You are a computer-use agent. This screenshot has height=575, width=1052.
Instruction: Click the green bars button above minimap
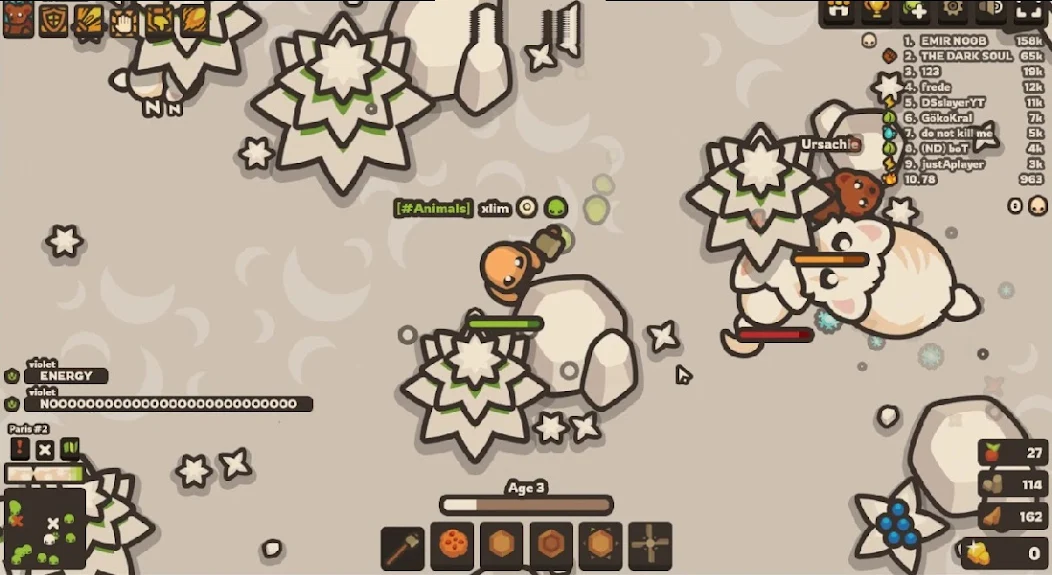tap(70, 449)
